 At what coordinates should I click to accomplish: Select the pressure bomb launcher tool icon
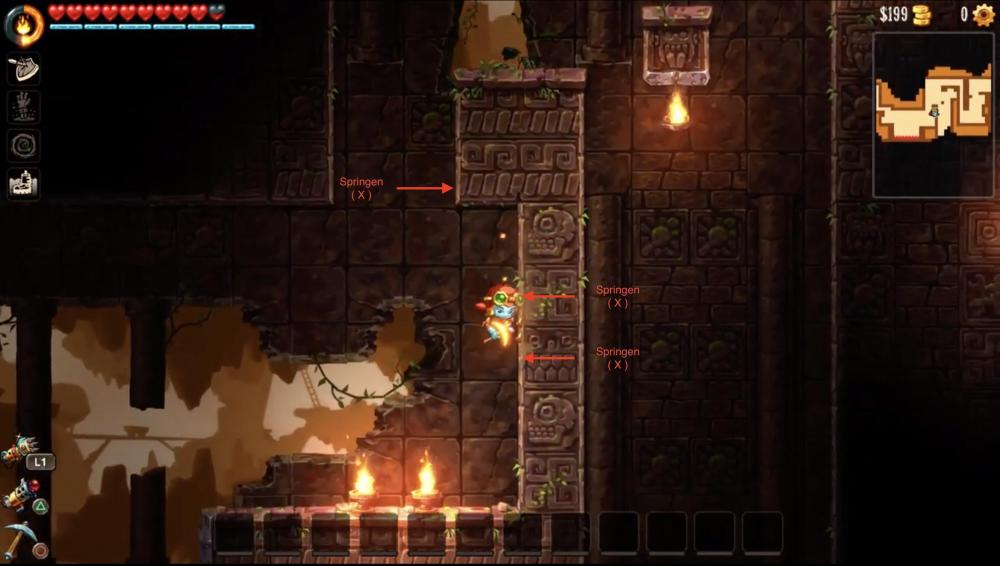pyautogui.click(x=18, y=494)
